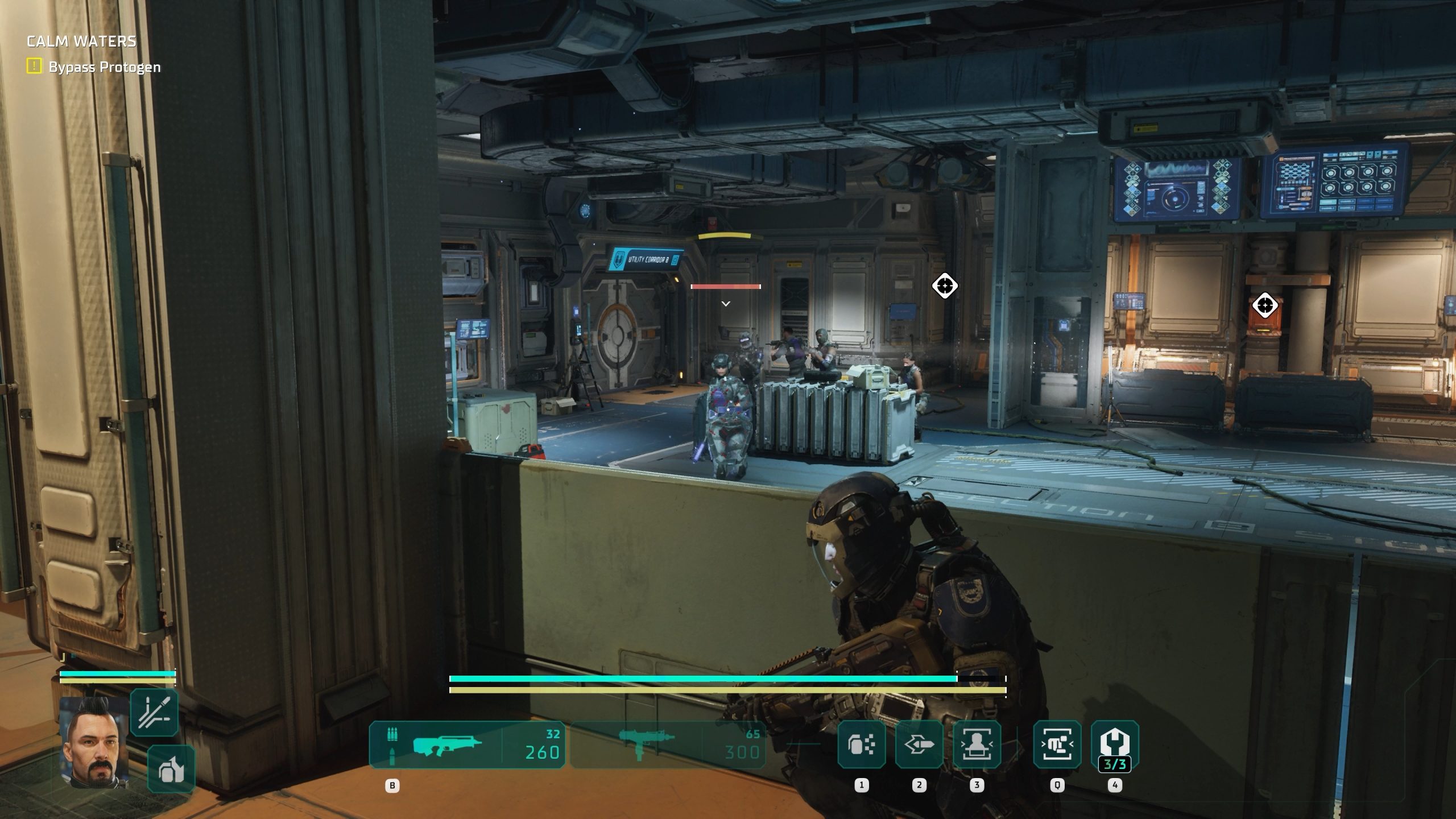Click the nearer crosshair target marker
Viewport: 1456px width, 819px height.
tap(945, 286)
